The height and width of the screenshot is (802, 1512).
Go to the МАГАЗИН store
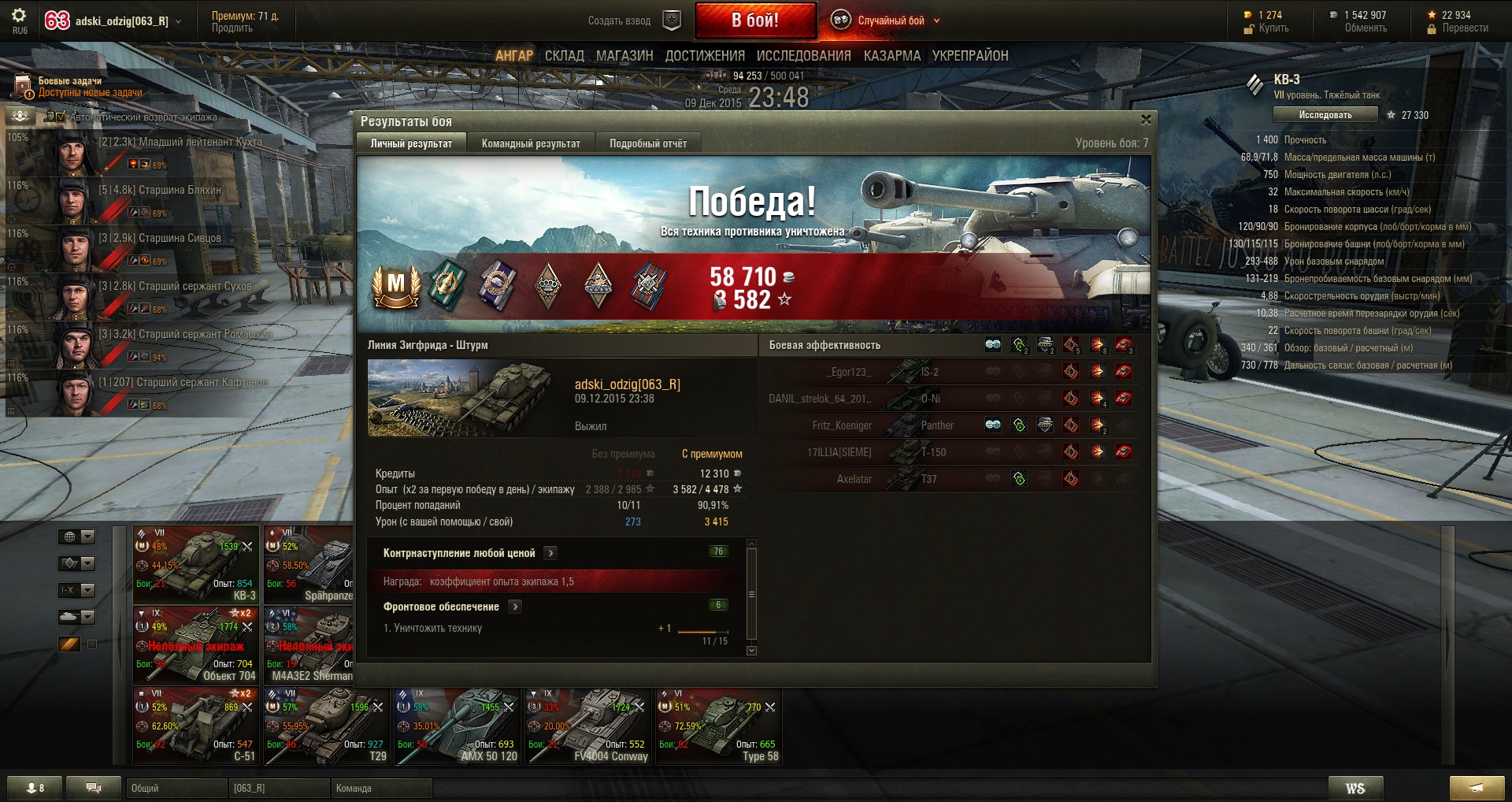(624, 56)
